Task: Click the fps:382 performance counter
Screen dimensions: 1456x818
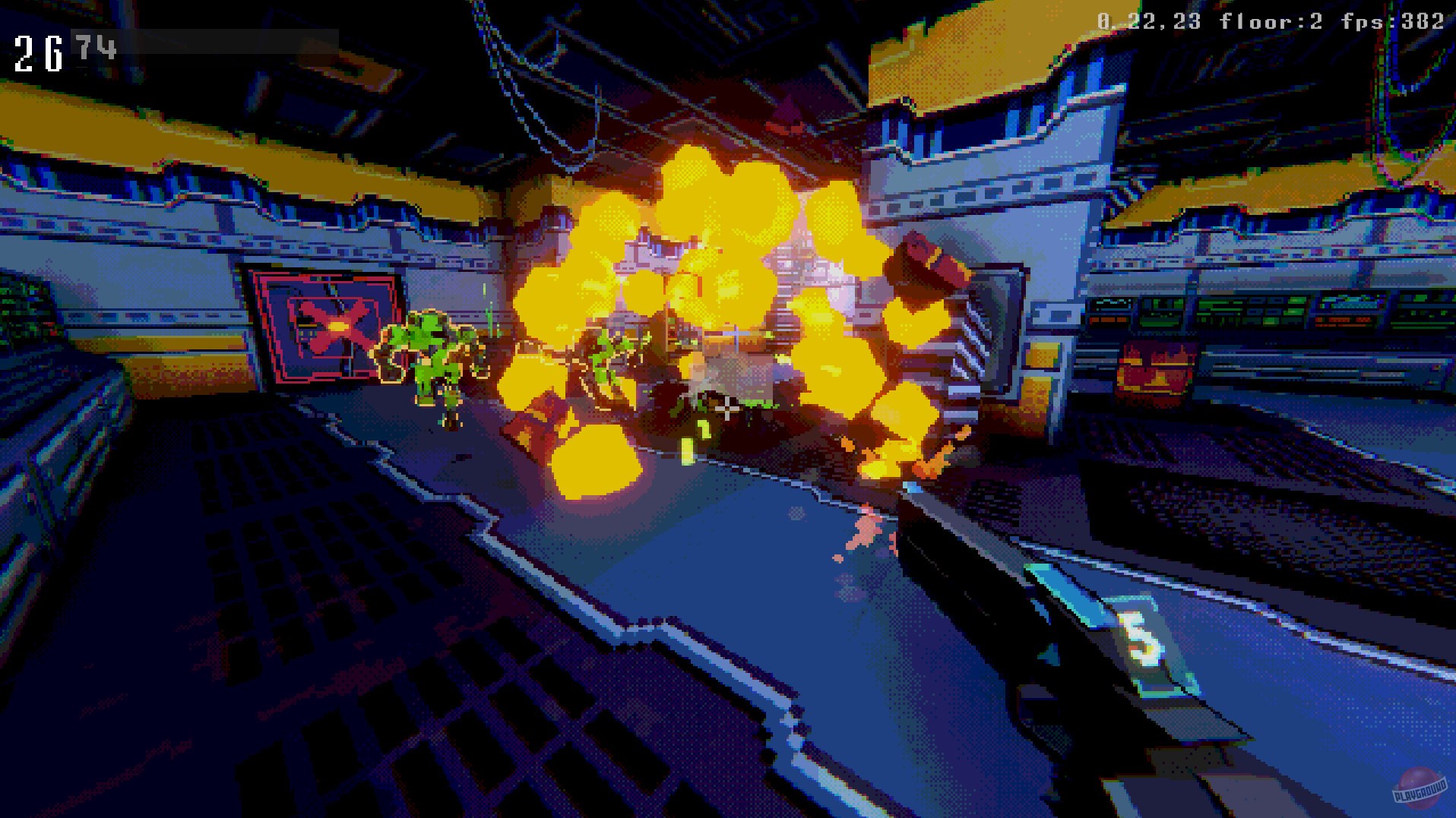Action: (x=1398, y=20)
